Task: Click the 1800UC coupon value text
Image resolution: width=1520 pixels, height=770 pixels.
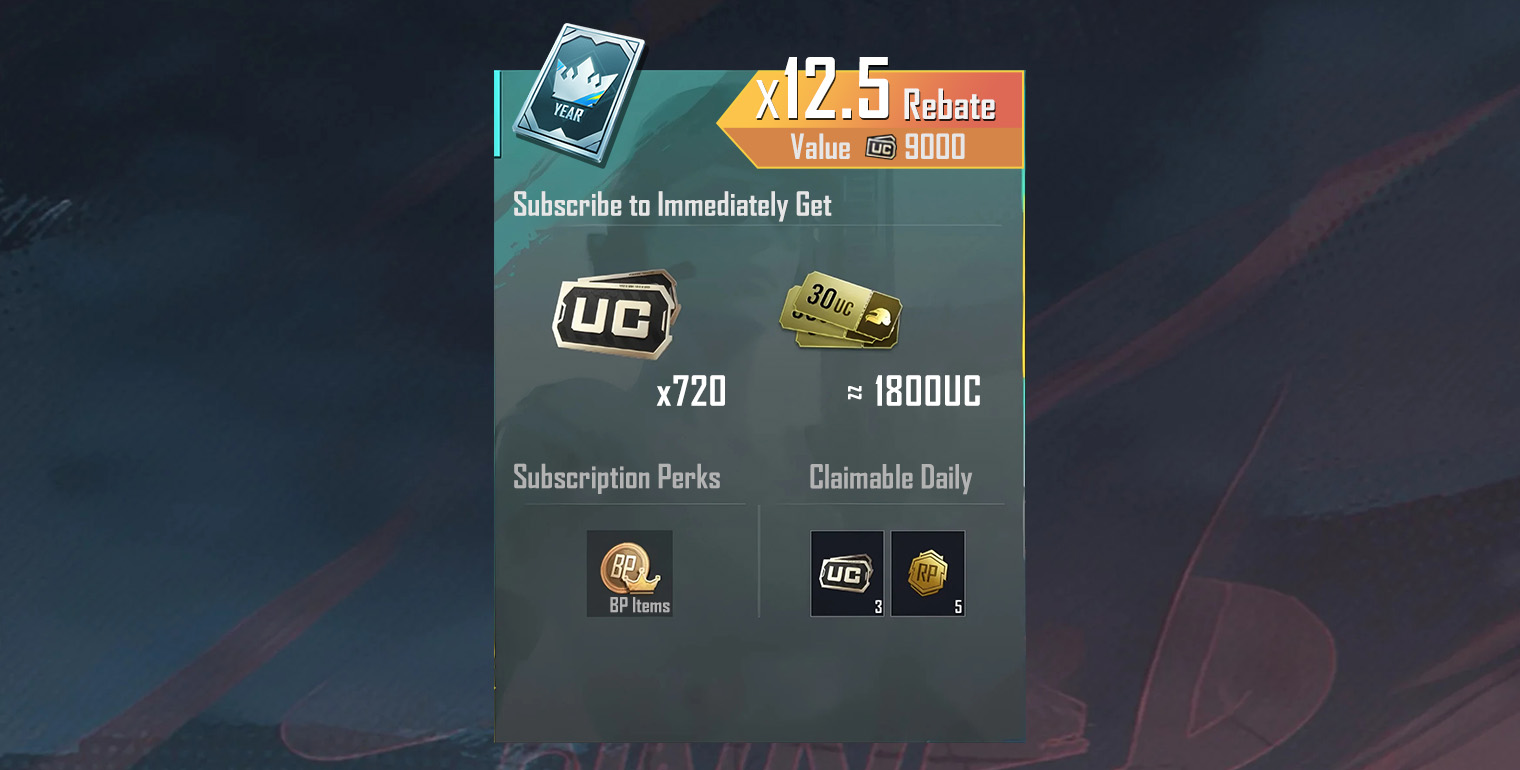Action: pos(925,394)
